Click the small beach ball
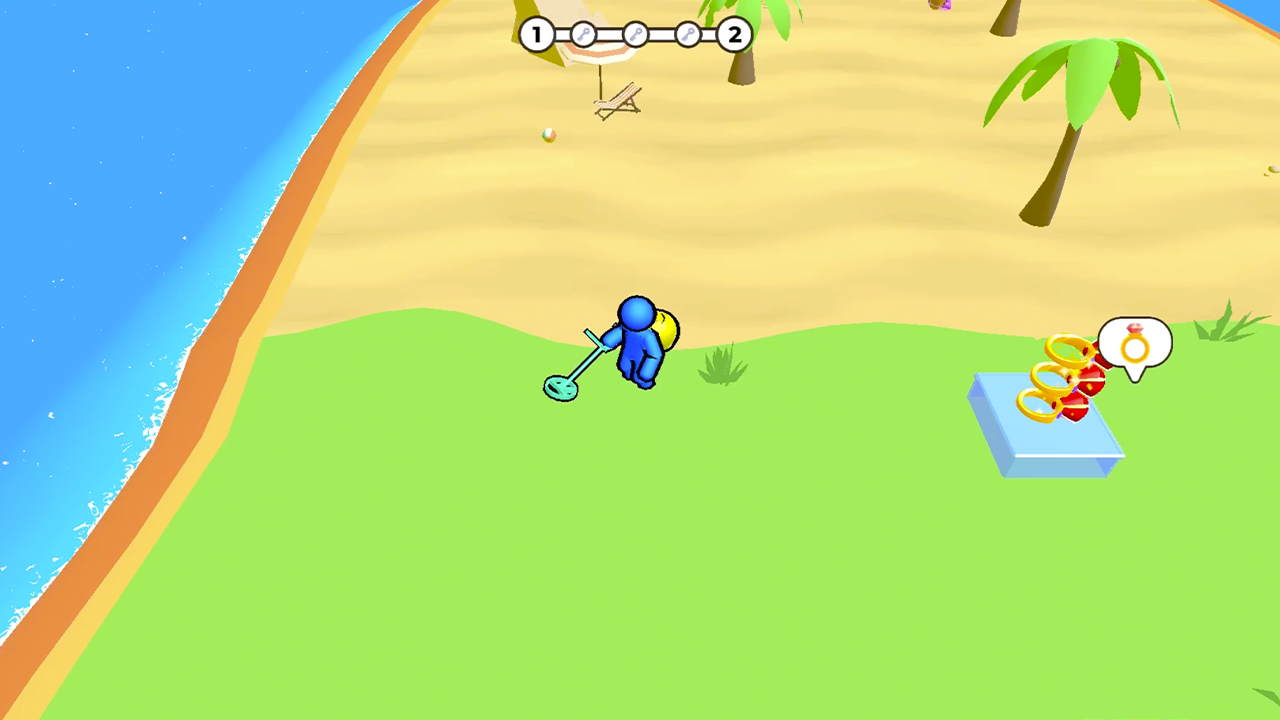The image size is (1280, 720). (547, 135)
